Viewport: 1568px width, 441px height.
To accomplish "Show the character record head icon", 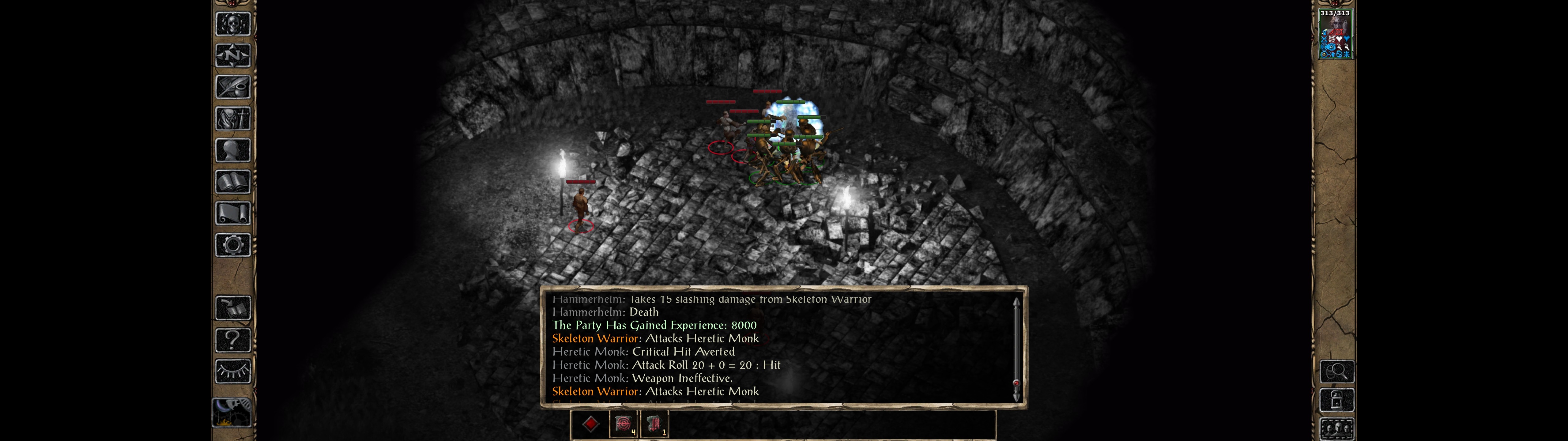I will tap(232, 150).
